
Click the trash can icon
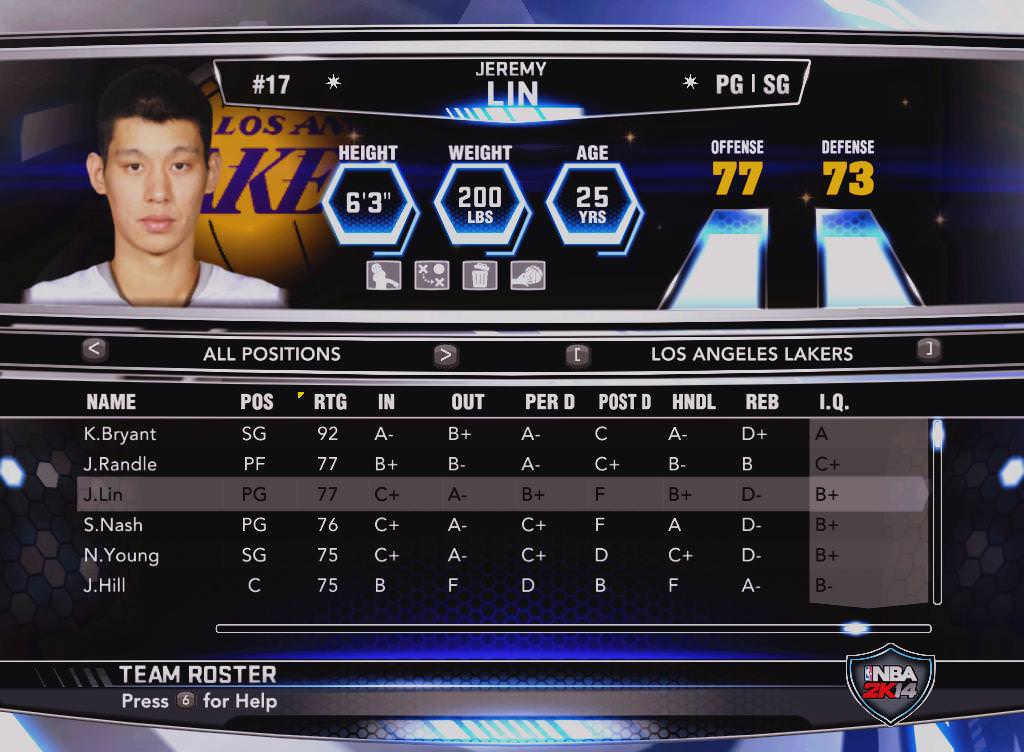479,275
